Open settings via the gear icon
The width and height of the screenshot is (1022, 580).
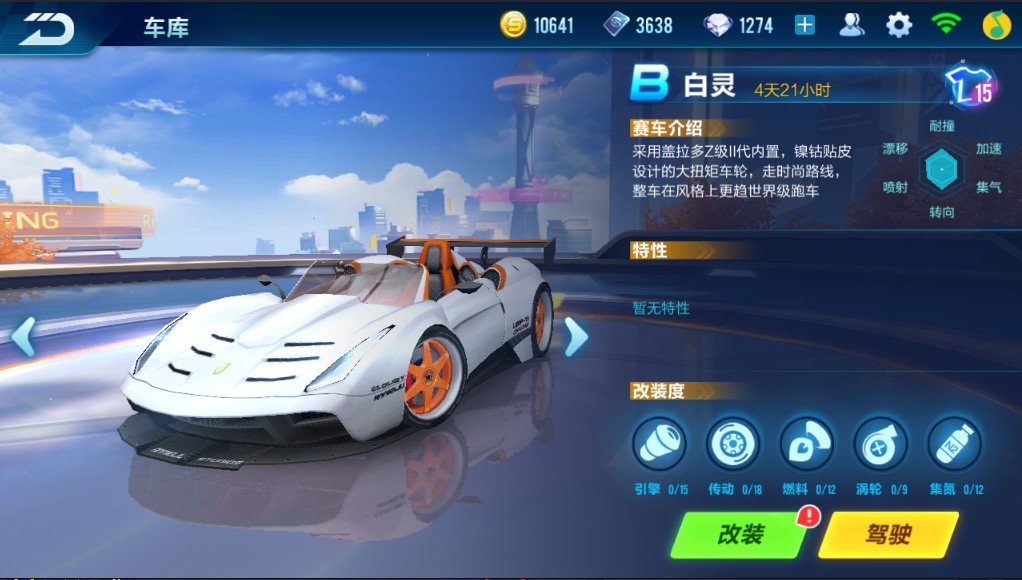(x=899, y=25)
